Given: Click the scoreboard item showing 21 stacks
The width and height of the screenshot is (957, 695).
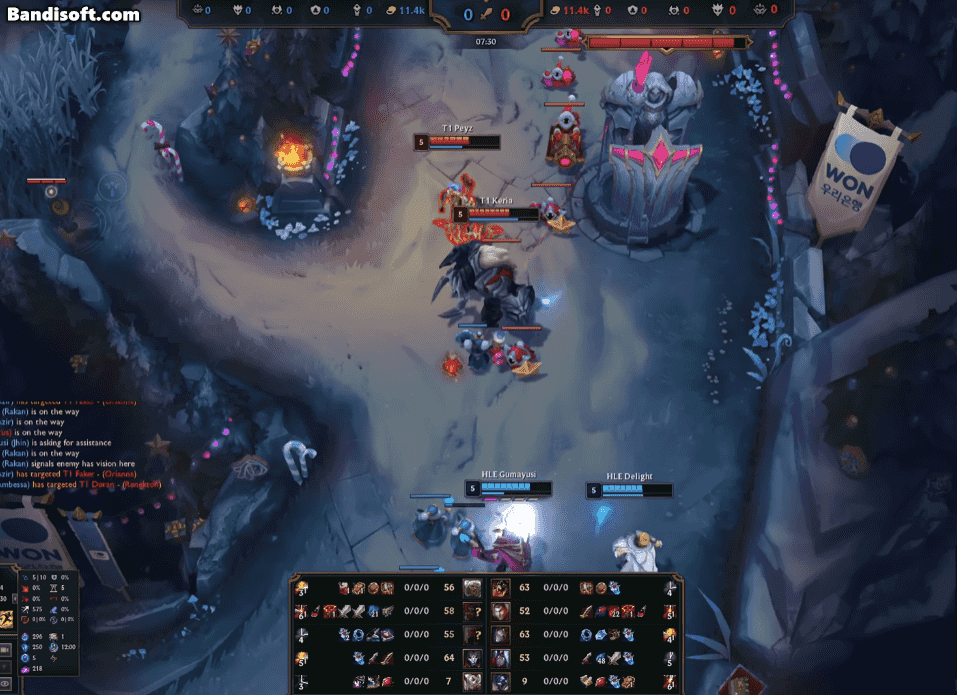Looking at the screenshot, I should pos(374,611).
